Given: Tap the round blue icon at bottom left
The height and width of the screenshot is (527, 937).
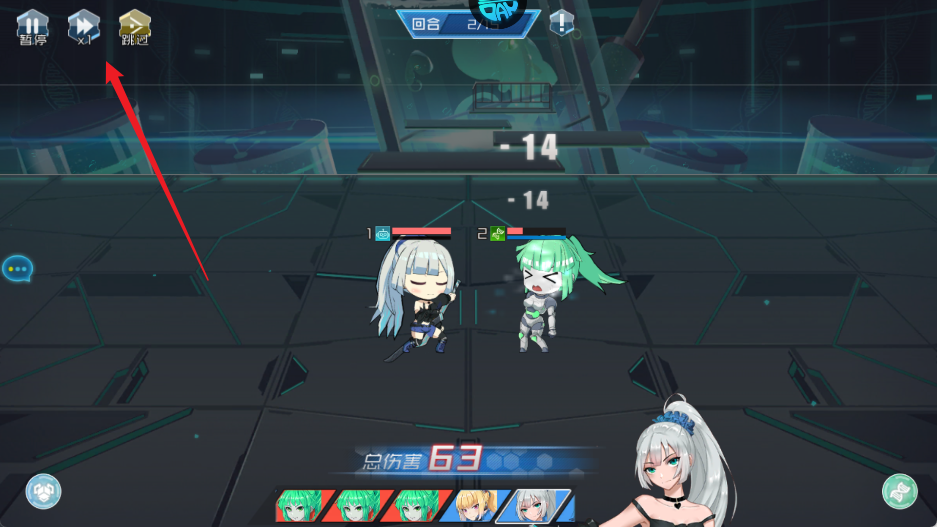Looking at the screenshot, I should (x=43, y=491).
